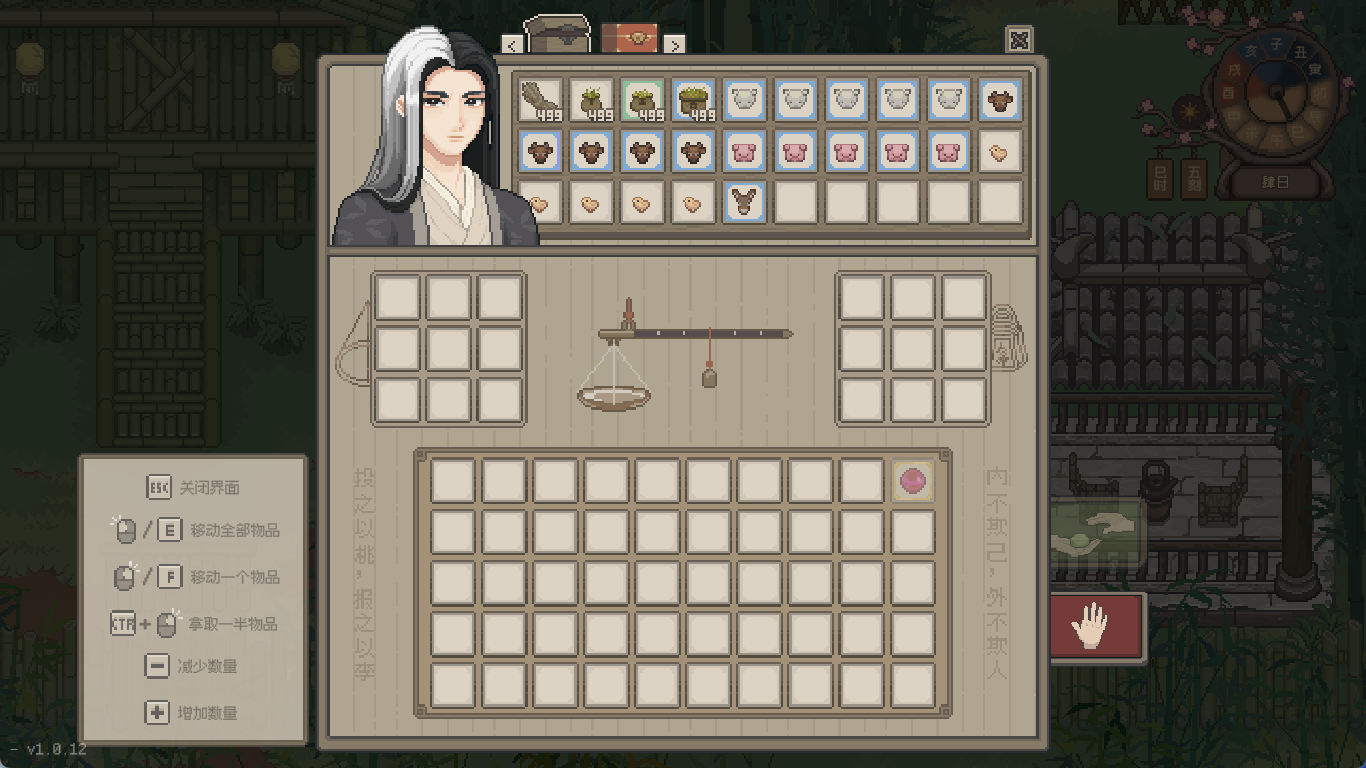Select the green-highlighted seed pouch item
Screen dimensions: 1366x768
coord(642,100)
